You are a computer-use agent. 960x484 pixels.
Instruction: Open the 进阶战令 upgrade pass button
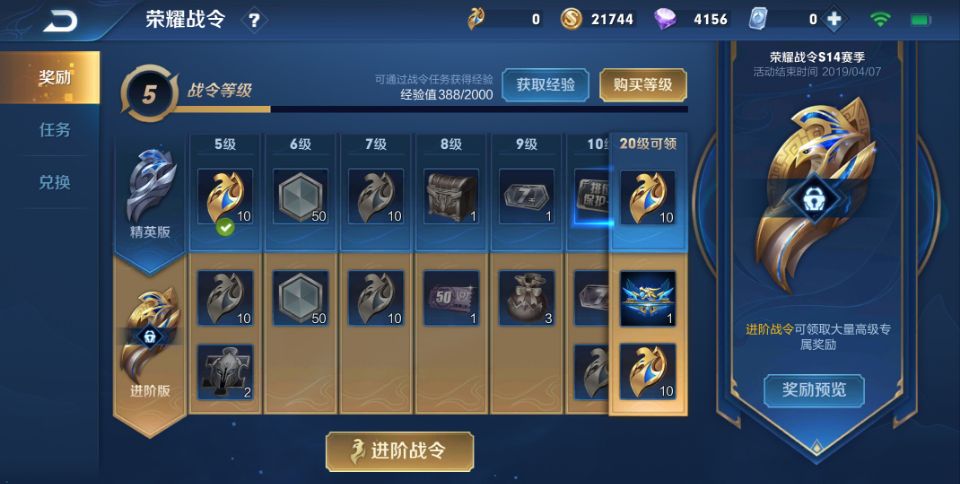(x=400, y=451)
